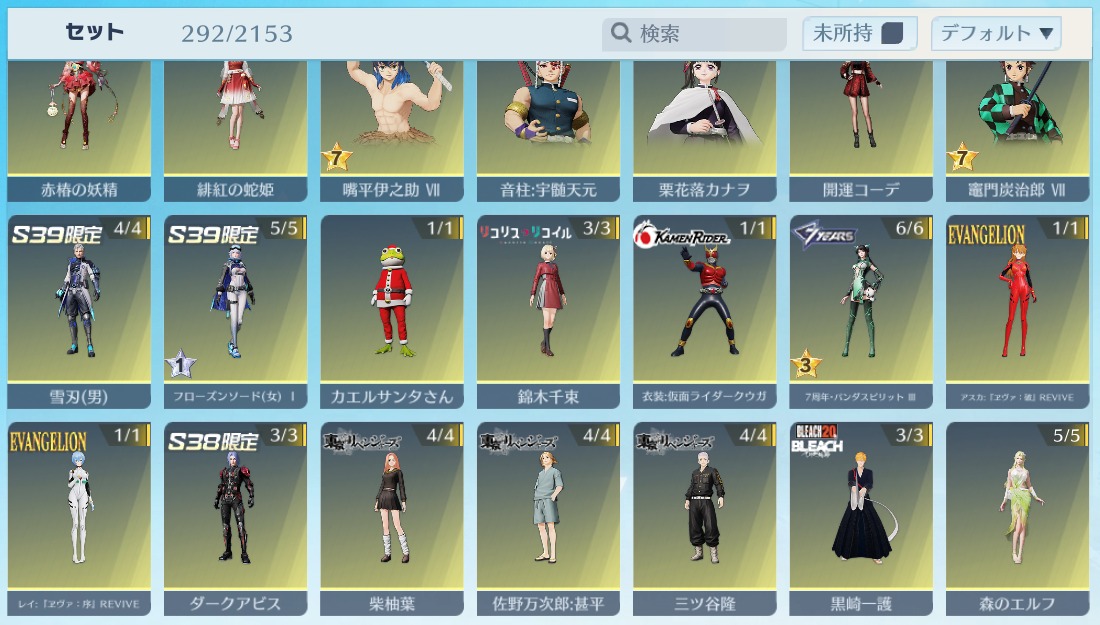Open the ダークアビス S38 limited set
The height and width of the screenshot is (625, 1100).
pyautogui.click(x=235, y=517)
